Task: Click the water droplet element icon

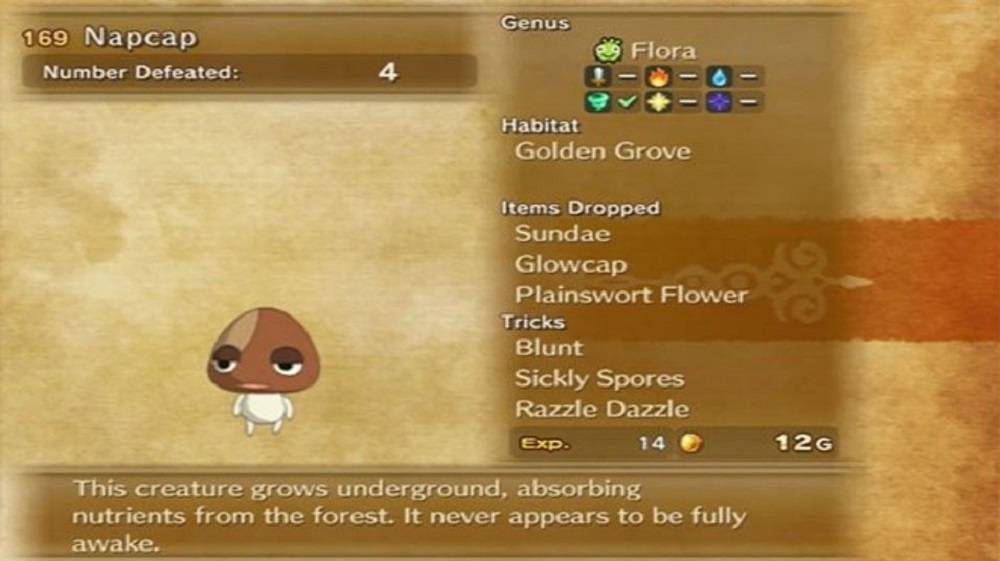Action: [717, 76]
